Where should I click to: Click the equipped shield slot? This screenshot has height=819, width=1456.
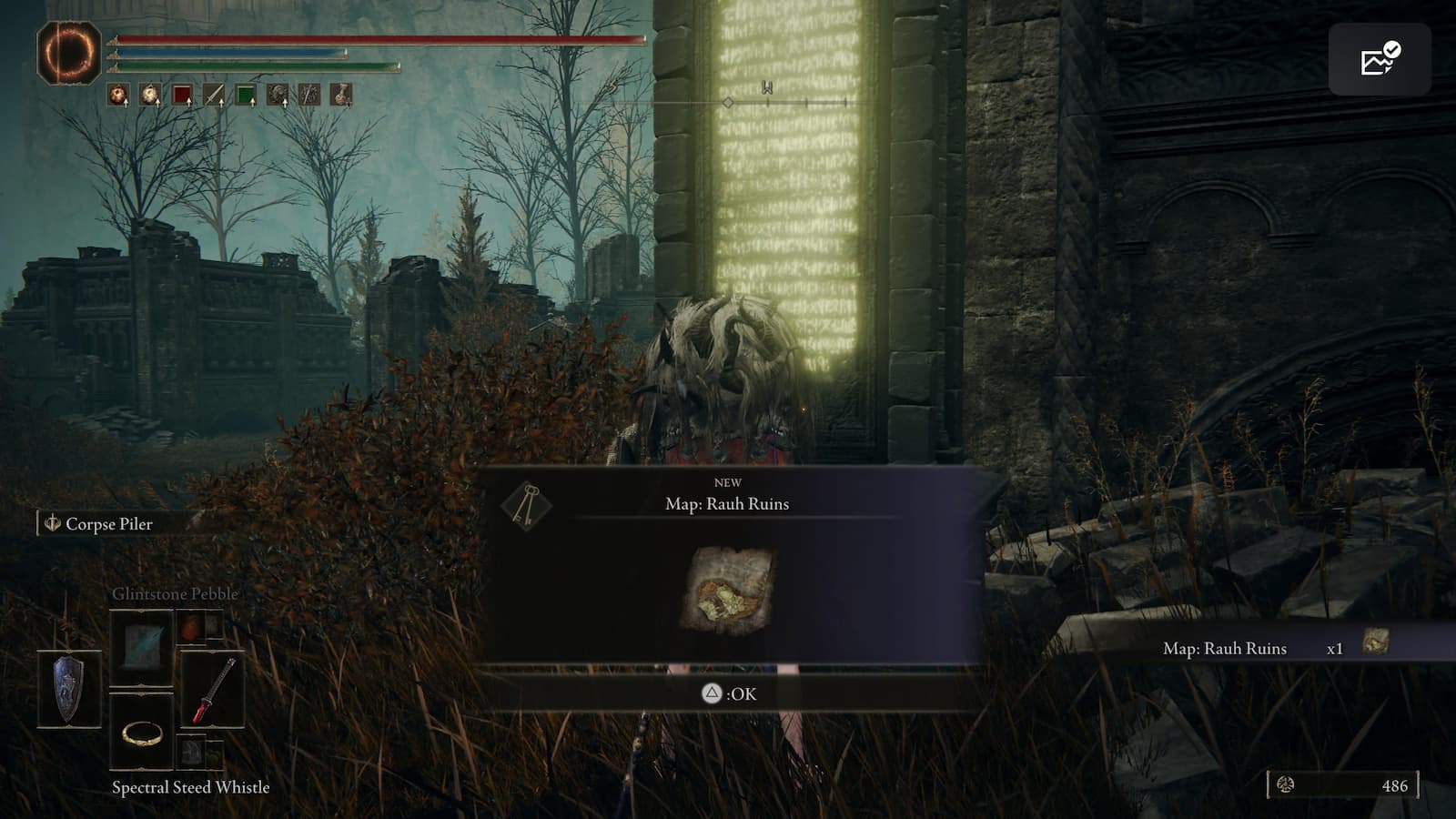pos(69,690)
